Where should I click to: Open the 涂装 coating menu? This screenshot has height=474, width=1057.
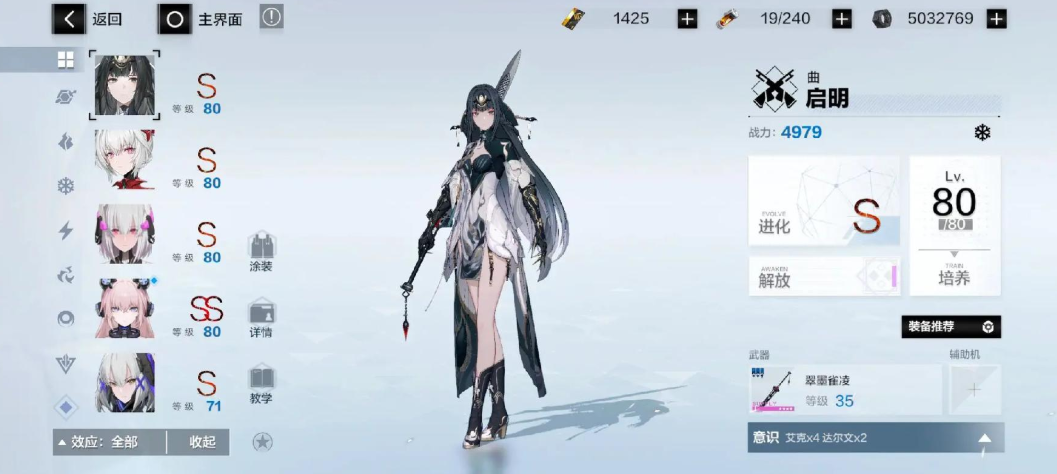click(262, 252)
